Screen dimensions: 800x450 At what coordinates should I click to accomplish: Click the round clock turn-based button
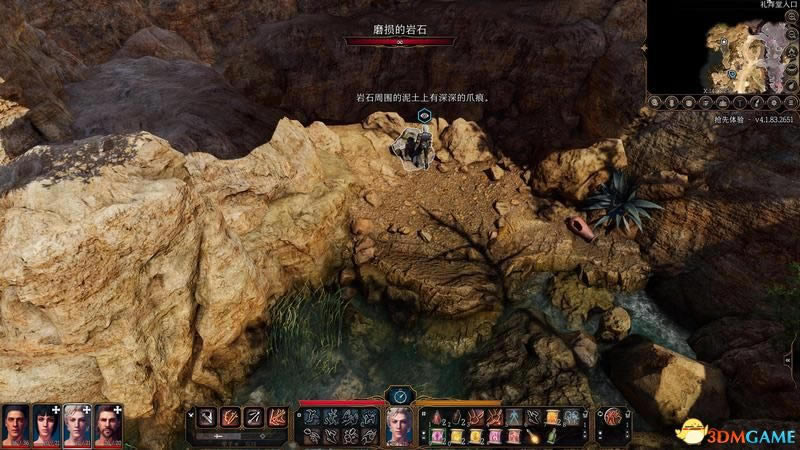400,396
